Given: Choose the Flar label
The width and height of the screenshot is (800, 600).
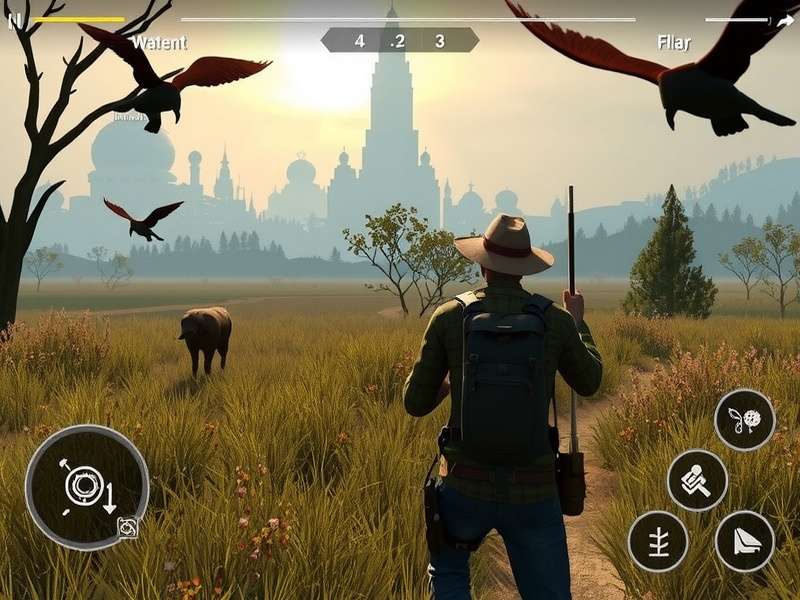Looking at the screenshot, I should (x=673, y=43).
